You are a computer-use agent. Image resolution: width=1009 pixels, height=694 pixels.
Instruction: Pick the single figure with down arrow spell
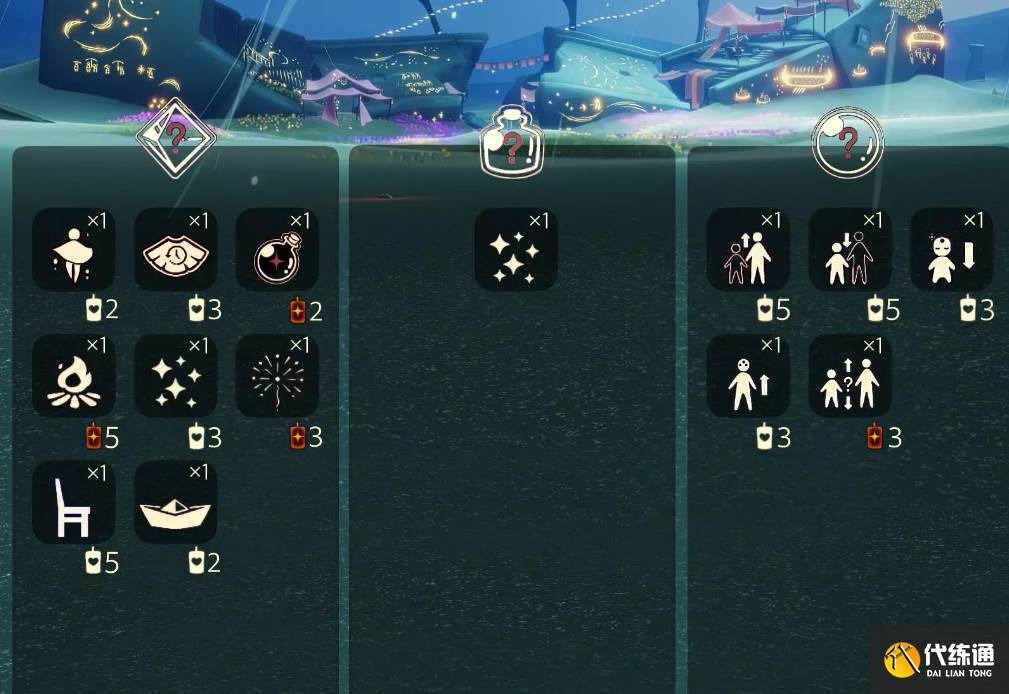[x=951, y=250]
